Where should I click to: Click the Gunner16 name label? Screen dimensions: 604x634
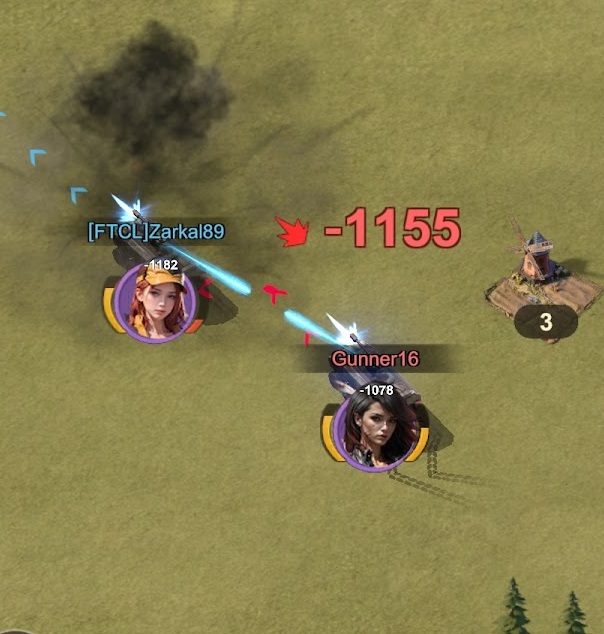tap(374, 358)
